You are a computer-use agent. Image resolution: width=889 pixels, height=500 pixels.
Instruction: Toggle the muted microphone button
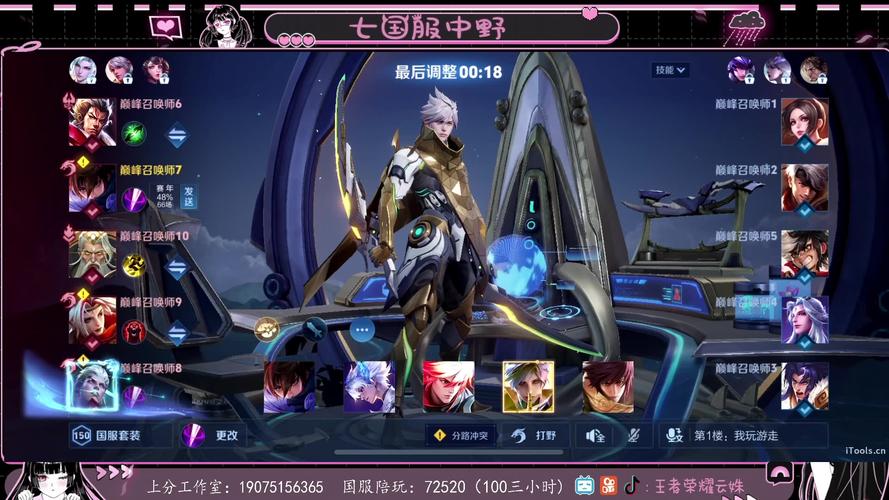point(634,435)
